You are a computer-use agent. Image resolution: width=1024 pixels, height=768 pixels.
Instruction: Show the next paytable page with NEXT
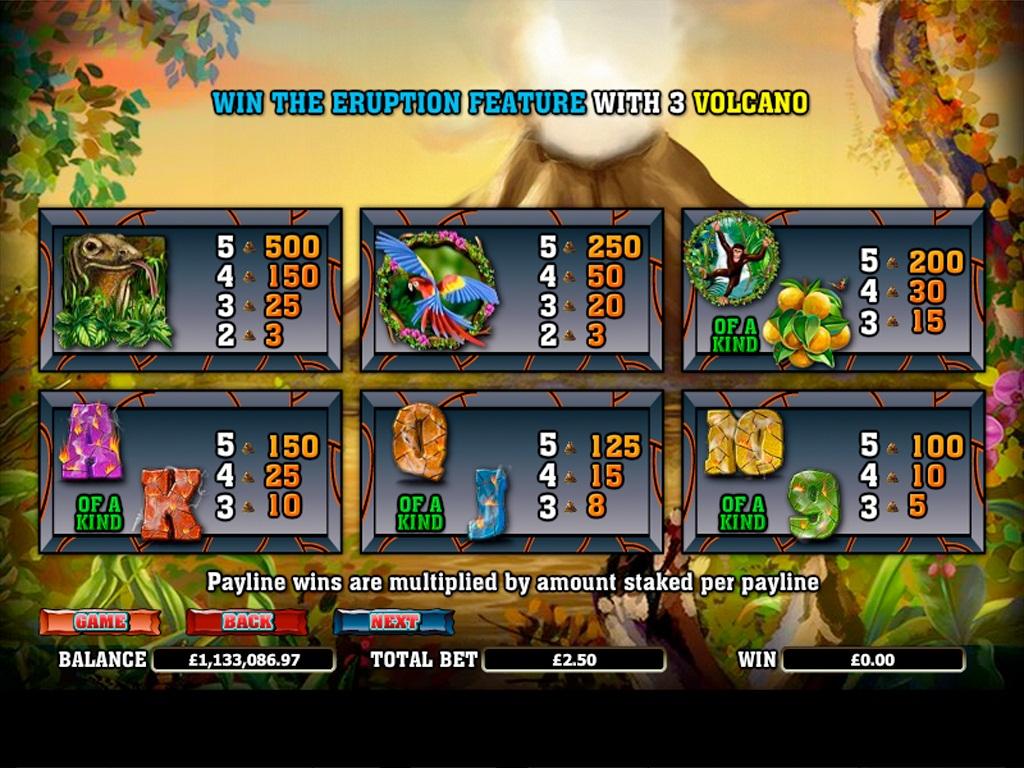(x=394, y=621)
